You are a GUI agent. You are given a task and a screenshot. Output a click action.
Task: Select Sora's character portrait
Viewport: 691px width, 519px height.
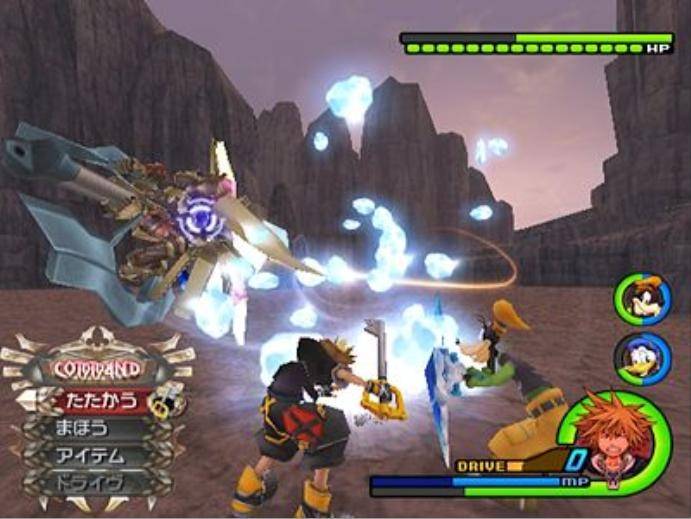(x=611, y=437)
